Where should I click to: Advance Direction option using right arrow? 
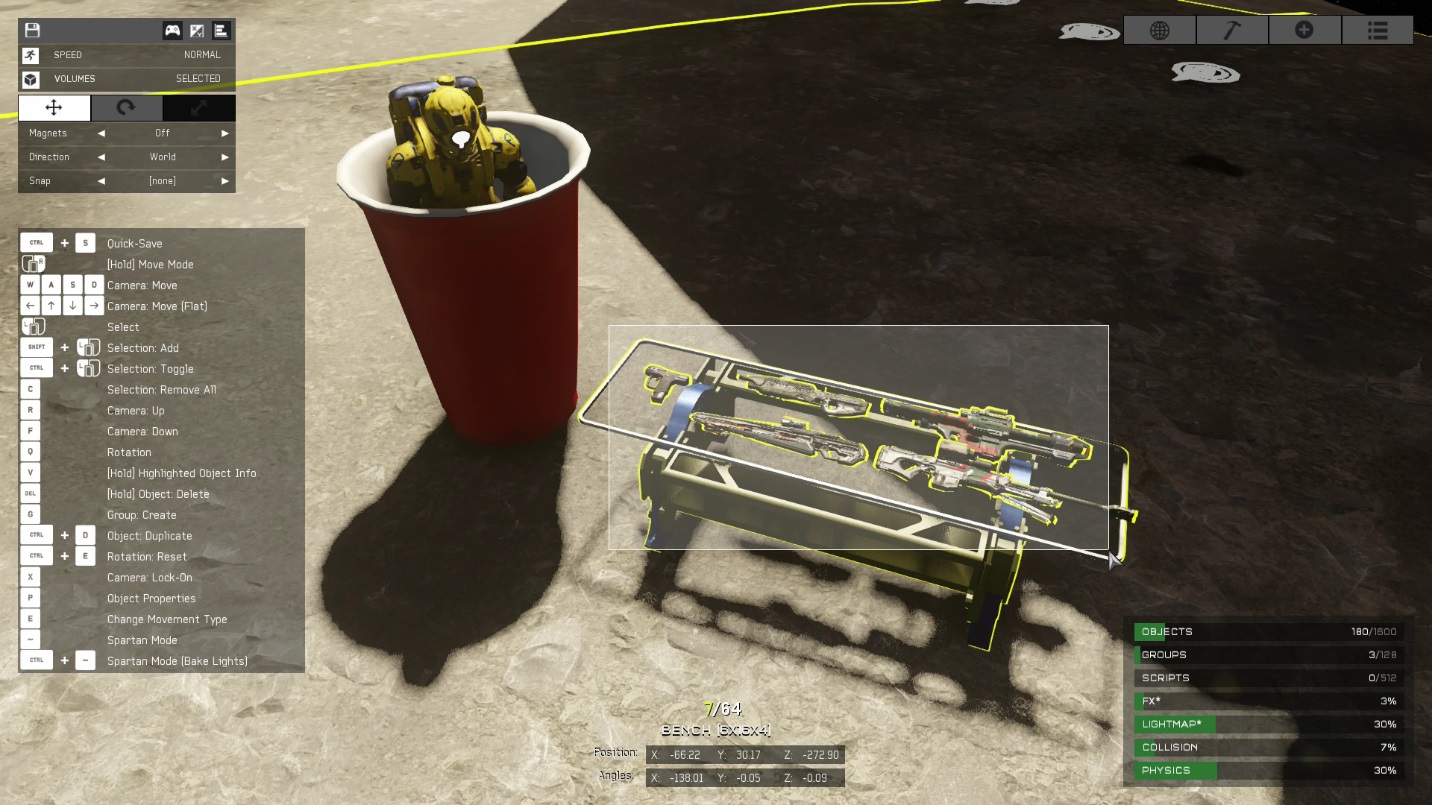[x=225, y=157]
